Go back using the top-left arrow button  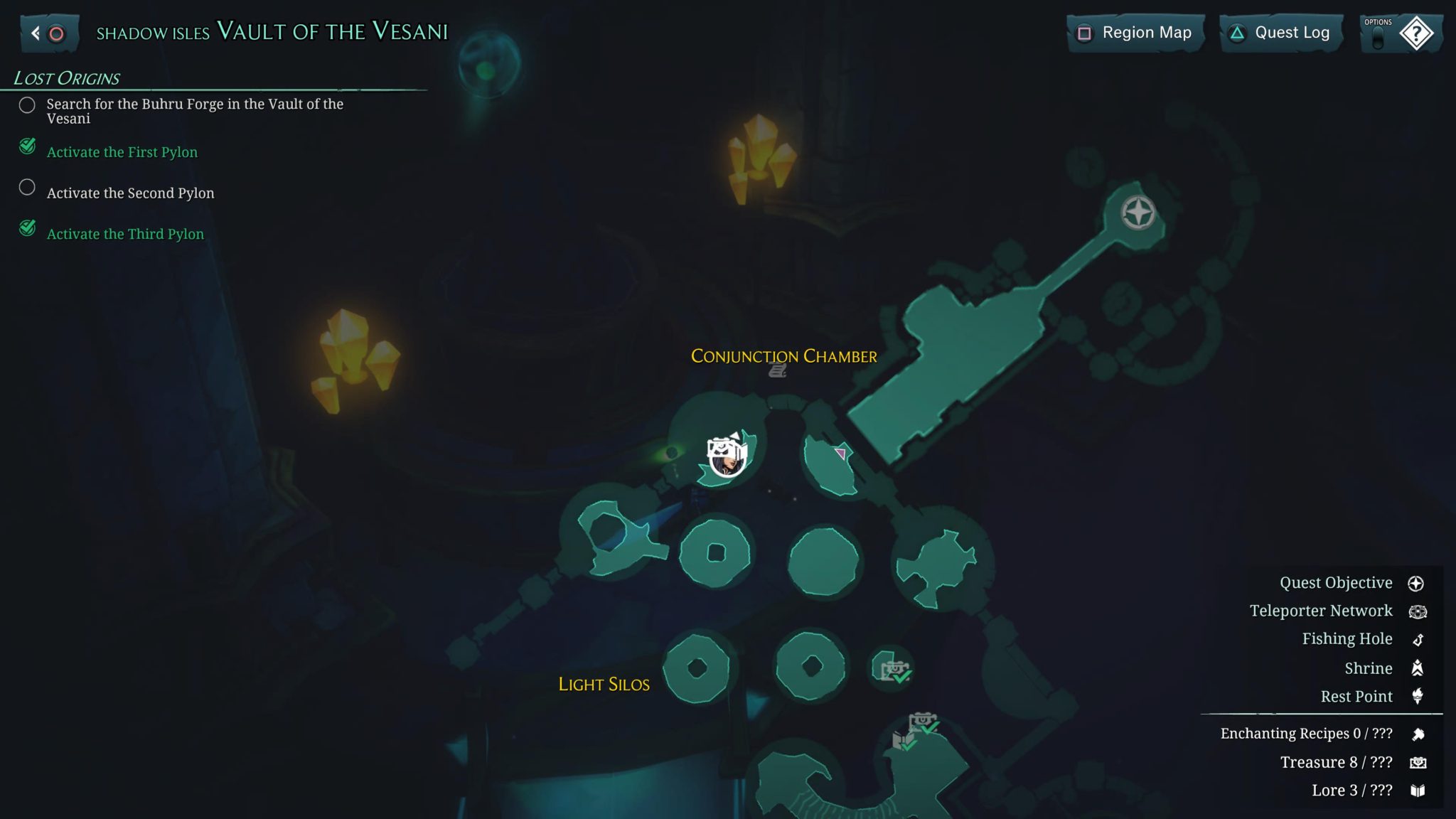48,33
